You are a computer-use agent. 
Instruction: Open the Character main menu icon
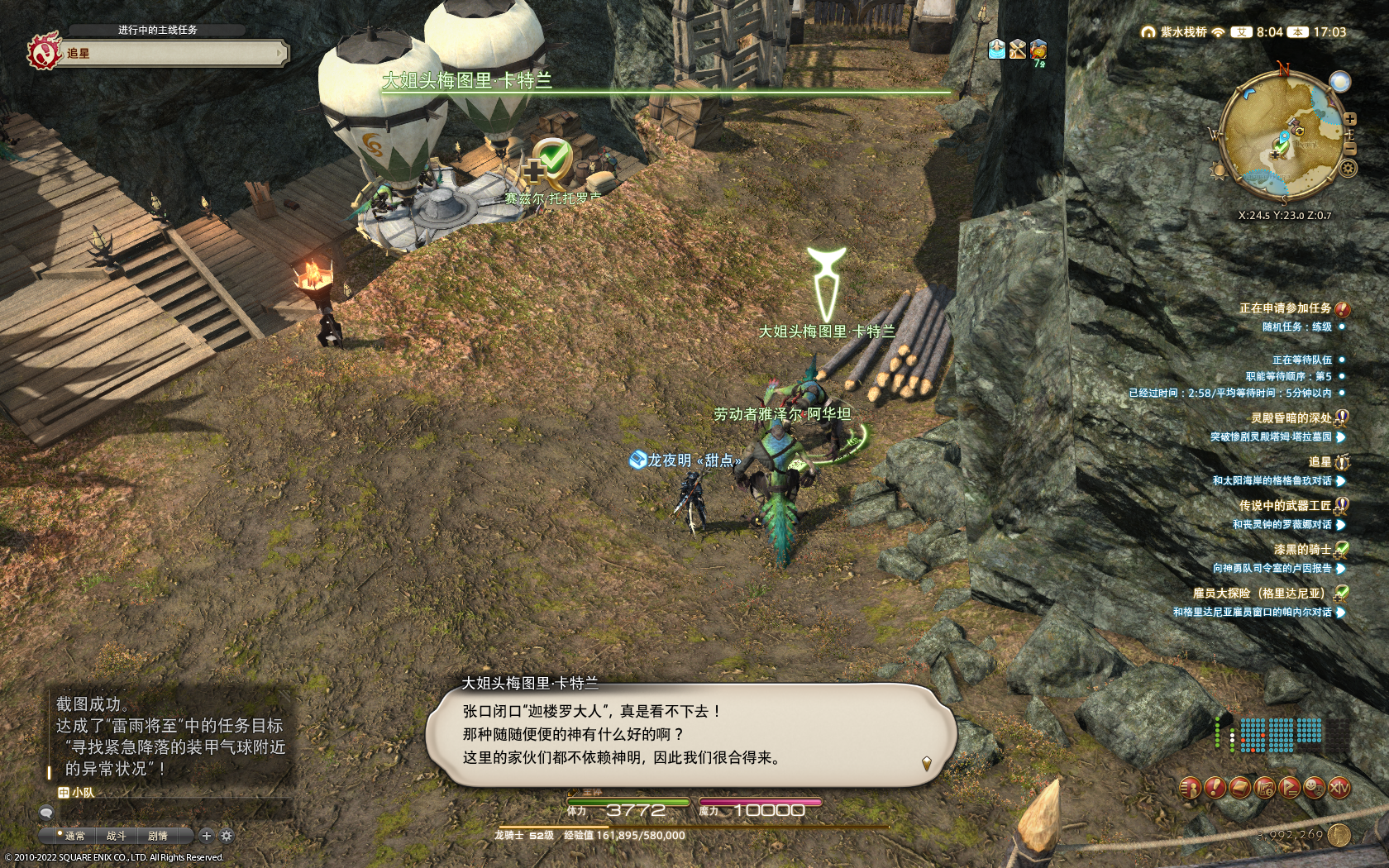[x=1189, y=788]
